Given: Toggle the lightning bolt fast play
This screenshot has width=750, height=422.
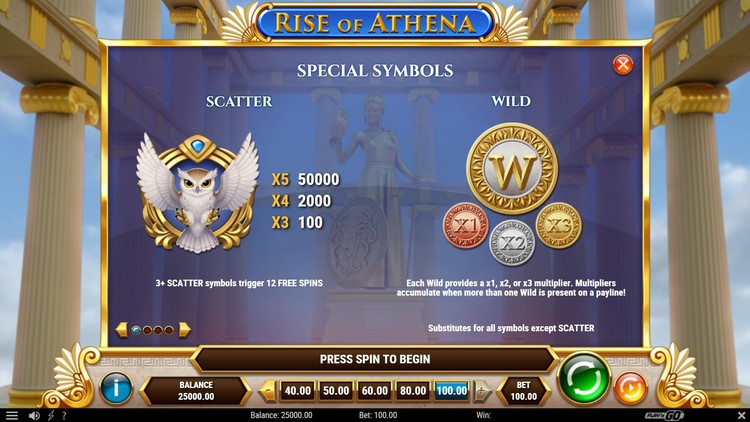Looking at the screenshot, I should pos(50,415).
